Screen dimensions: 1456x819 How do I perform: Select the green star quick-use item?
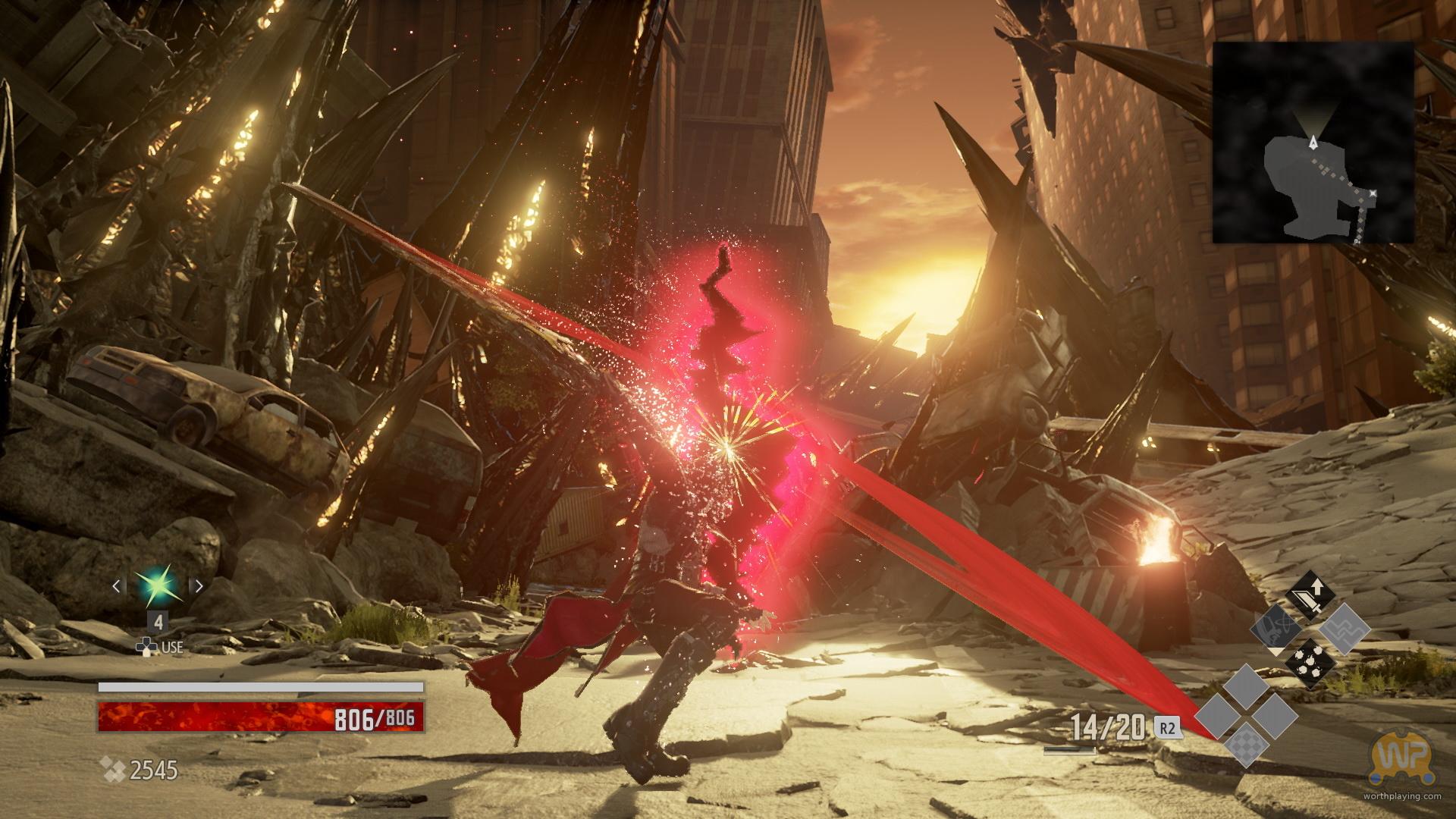[158, 586]
